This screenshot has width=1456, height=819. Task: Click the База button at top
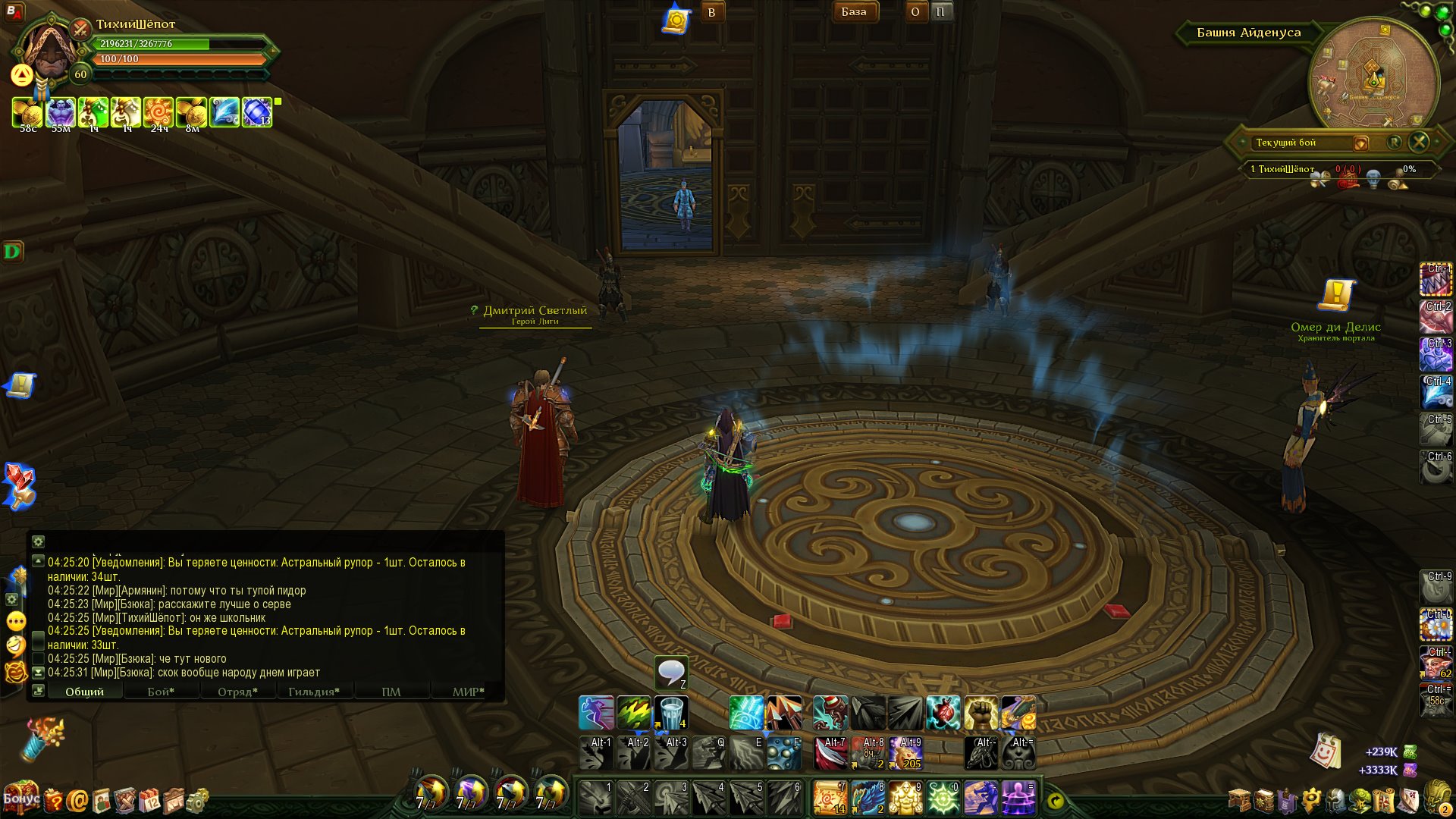click(853, 11)
